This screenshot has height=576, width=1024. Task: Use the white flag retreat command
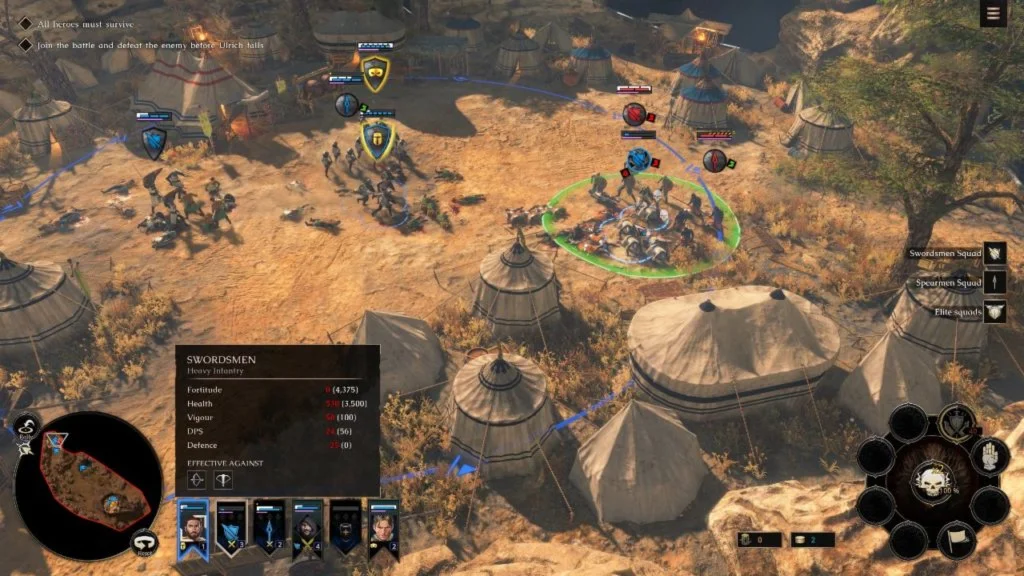(958, 538)
